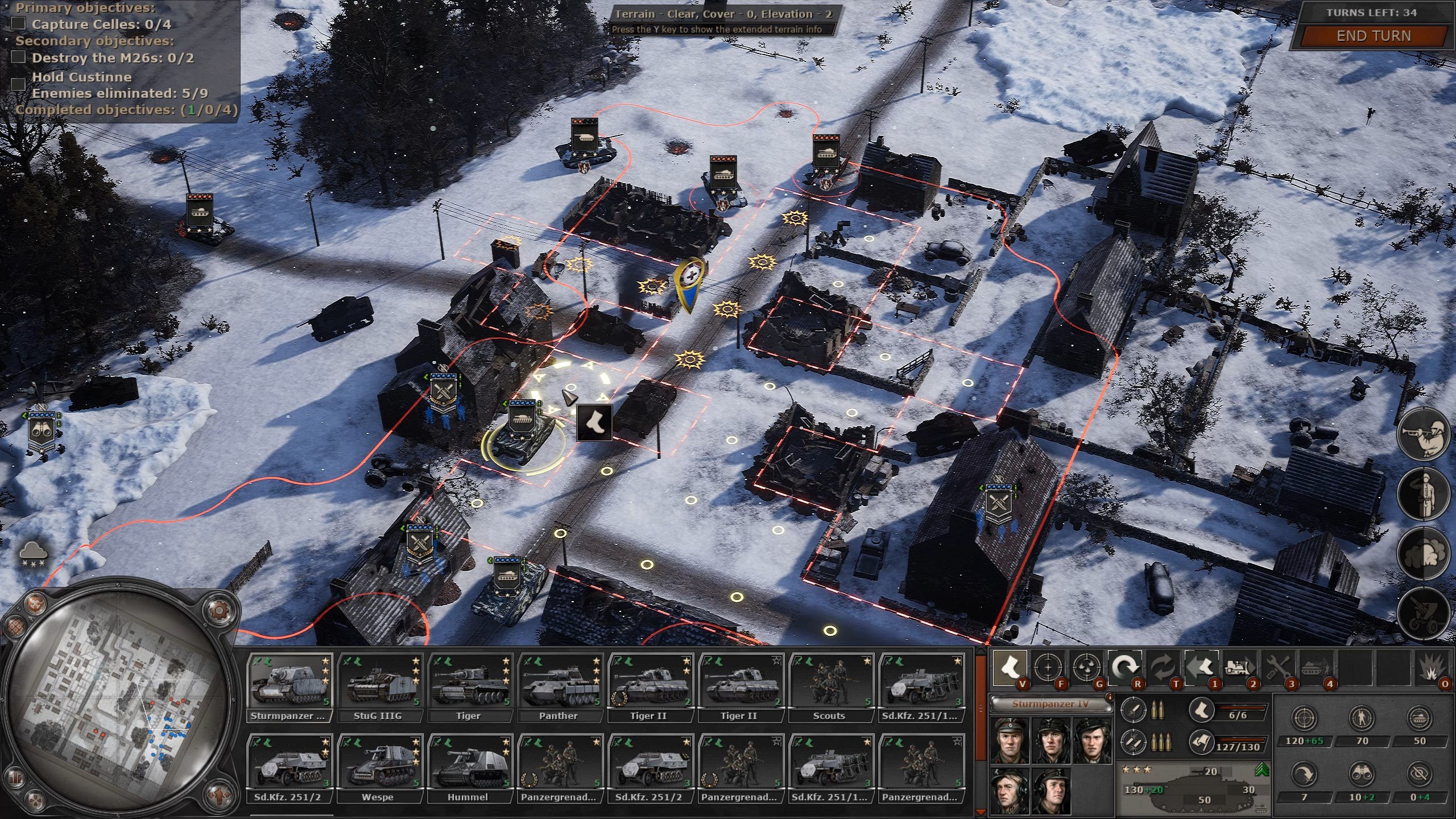Activate the curved-arrow rotate command
The image size is (1456, 819).
[x=1124, y=667]
